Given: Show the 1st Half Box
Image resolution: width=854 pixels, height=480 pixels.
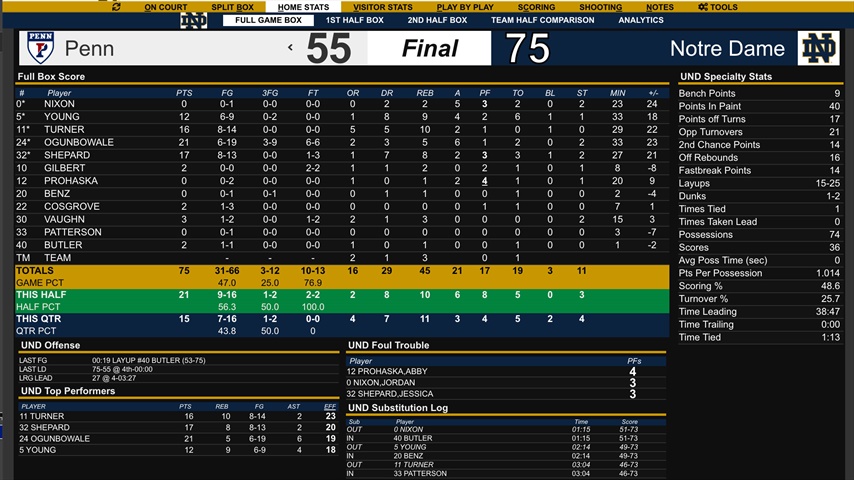Looking at the screenshot, I should coord(354,20).
